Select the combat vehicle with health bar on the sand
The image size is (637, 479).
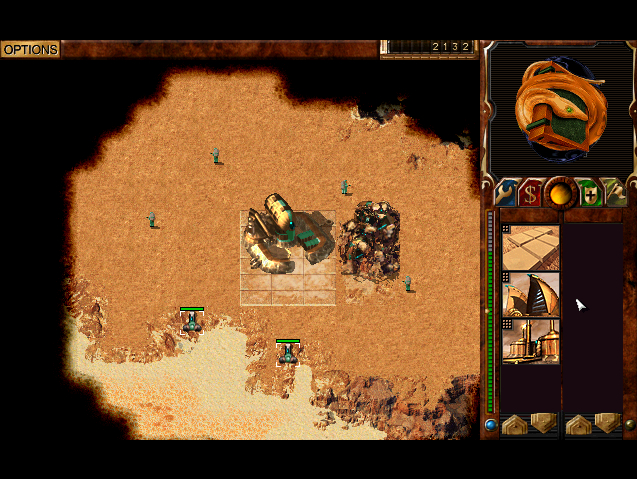click(288, 353)
